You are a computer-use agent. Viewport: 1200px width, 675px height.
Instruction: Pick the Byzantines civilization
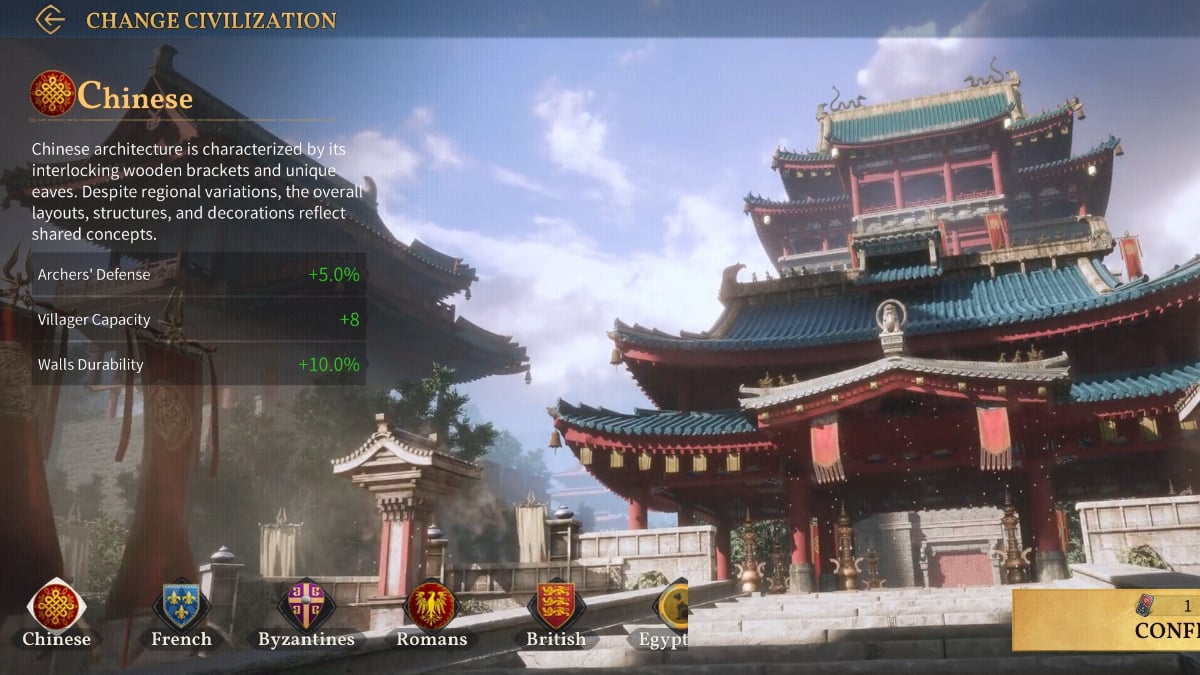tap(306, 607)
